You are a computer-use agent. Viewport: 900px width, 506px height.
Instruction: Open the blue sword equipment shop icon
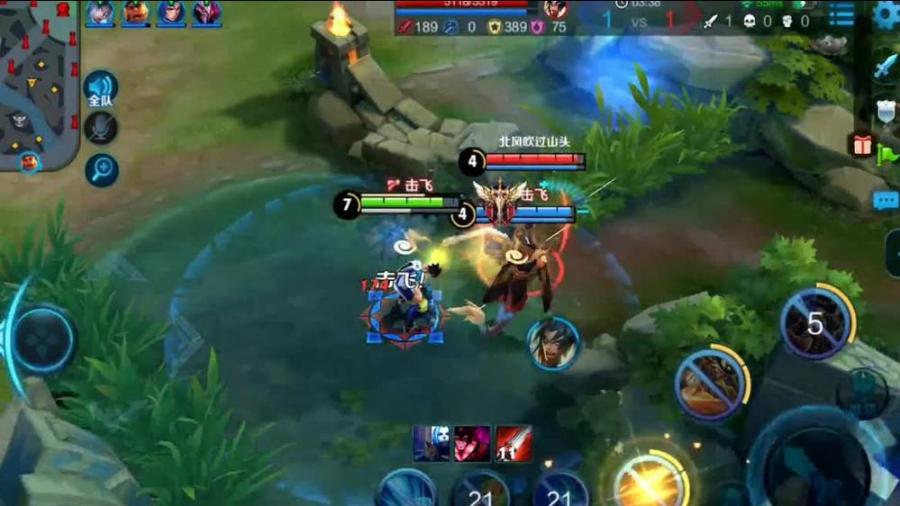tap(885, 67)
